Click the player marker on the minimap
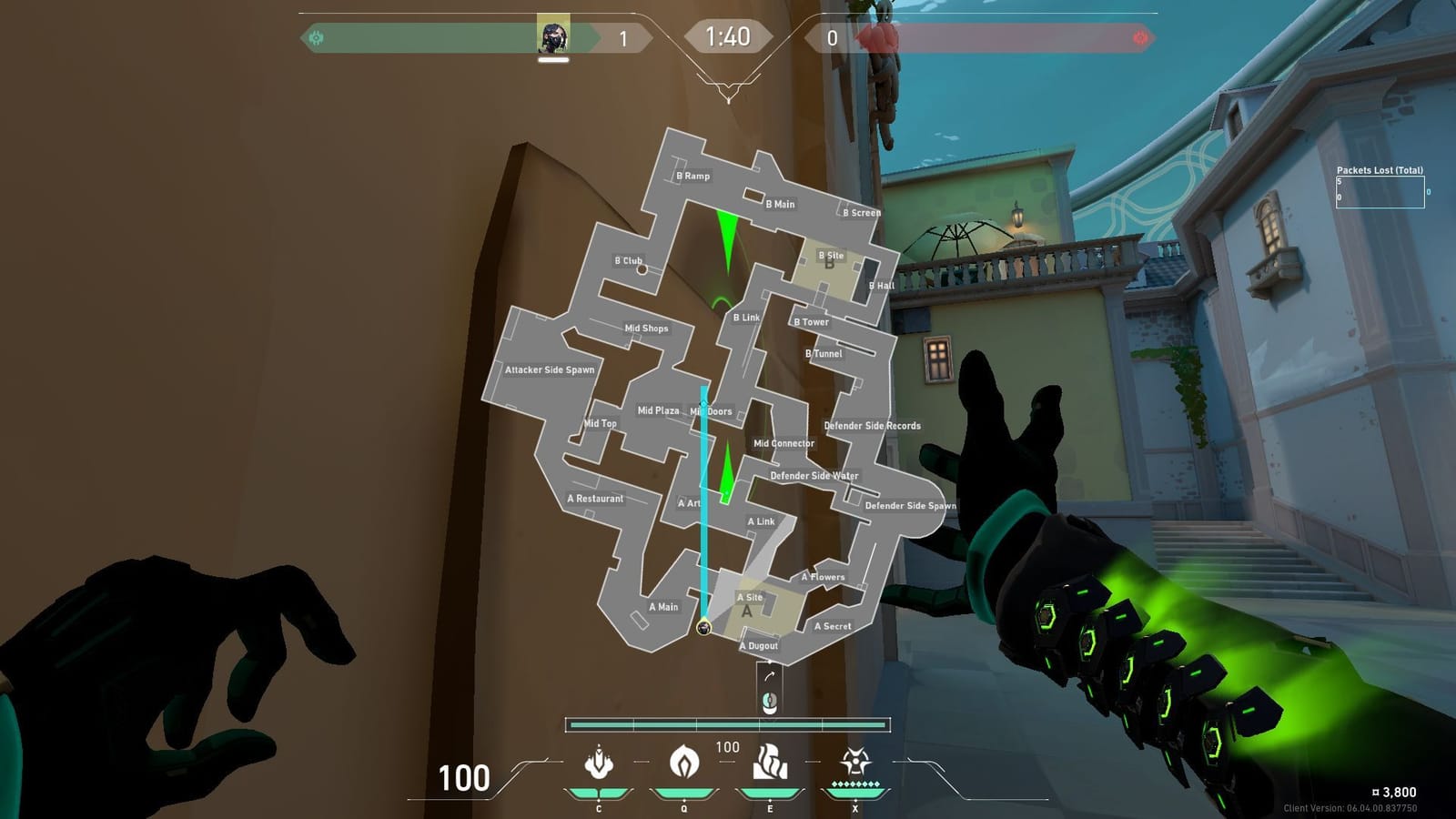This screenshot has height=819, width=1456. click(x=703, y=628)
